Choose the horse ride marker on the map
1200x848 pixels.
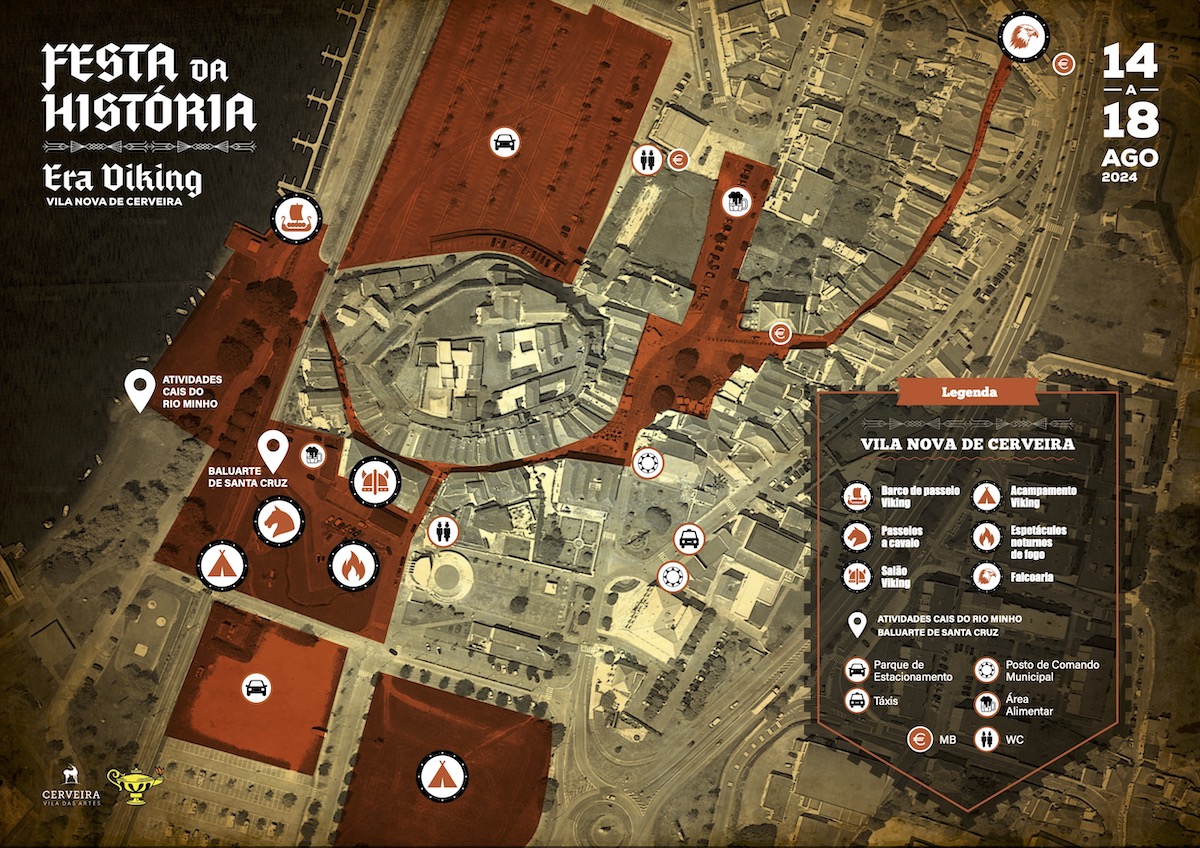coord(279,521)
